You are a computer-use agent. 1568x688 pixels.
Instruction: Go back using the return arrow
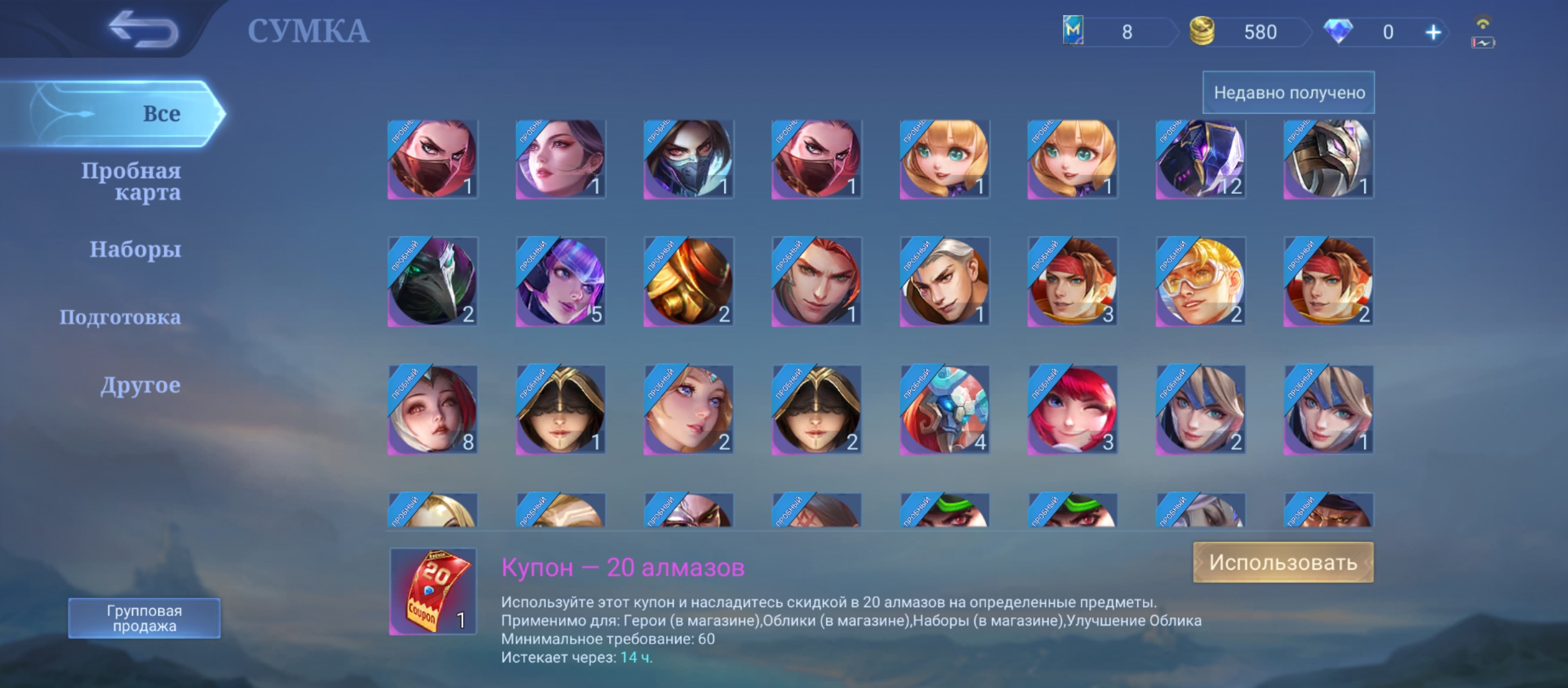coord(143,30)
